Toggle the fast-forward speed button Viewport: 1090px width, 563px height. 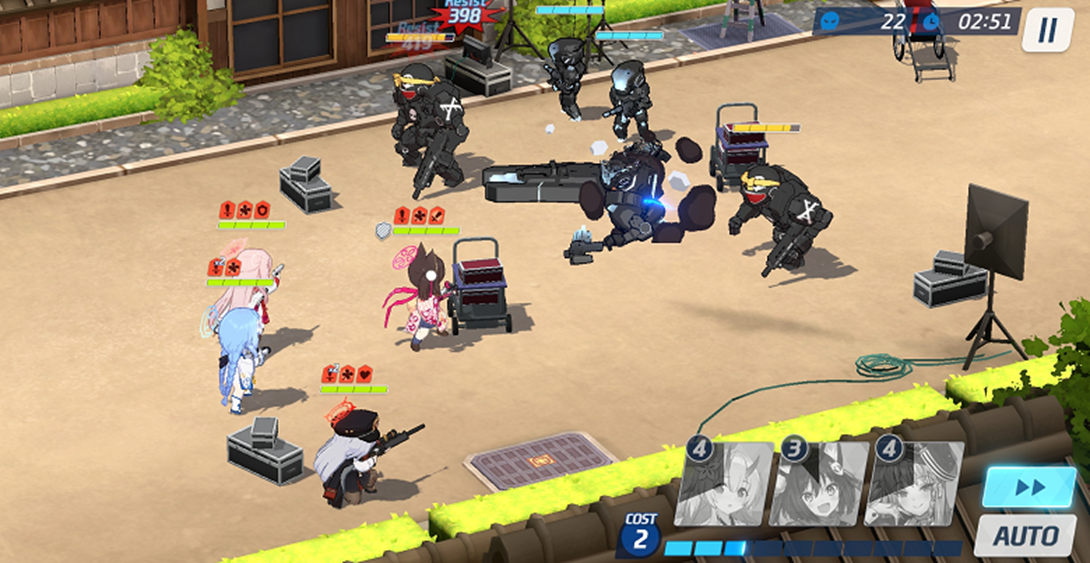(x=1029, y=487)
